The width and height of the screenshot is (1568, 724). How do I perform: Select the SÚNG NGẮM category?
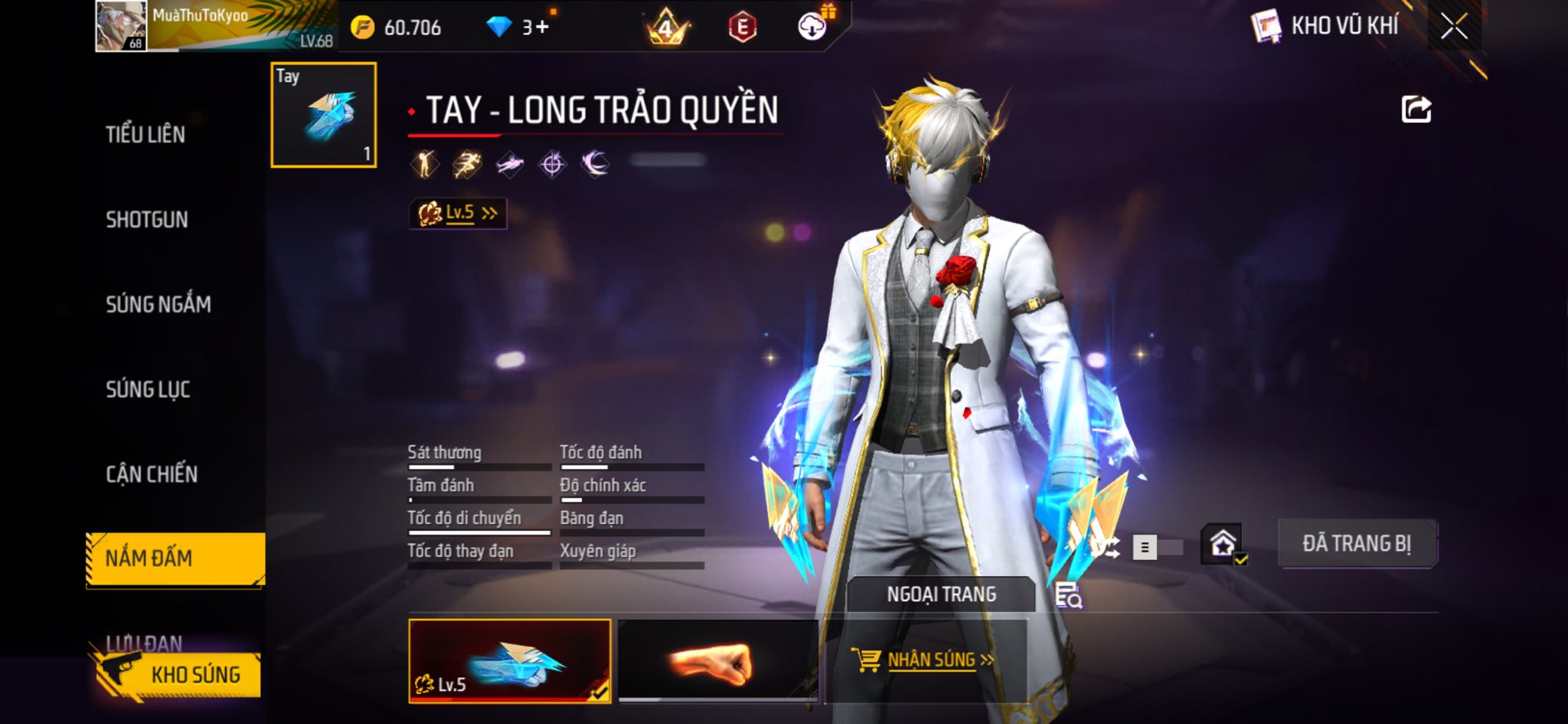[158, 305]
